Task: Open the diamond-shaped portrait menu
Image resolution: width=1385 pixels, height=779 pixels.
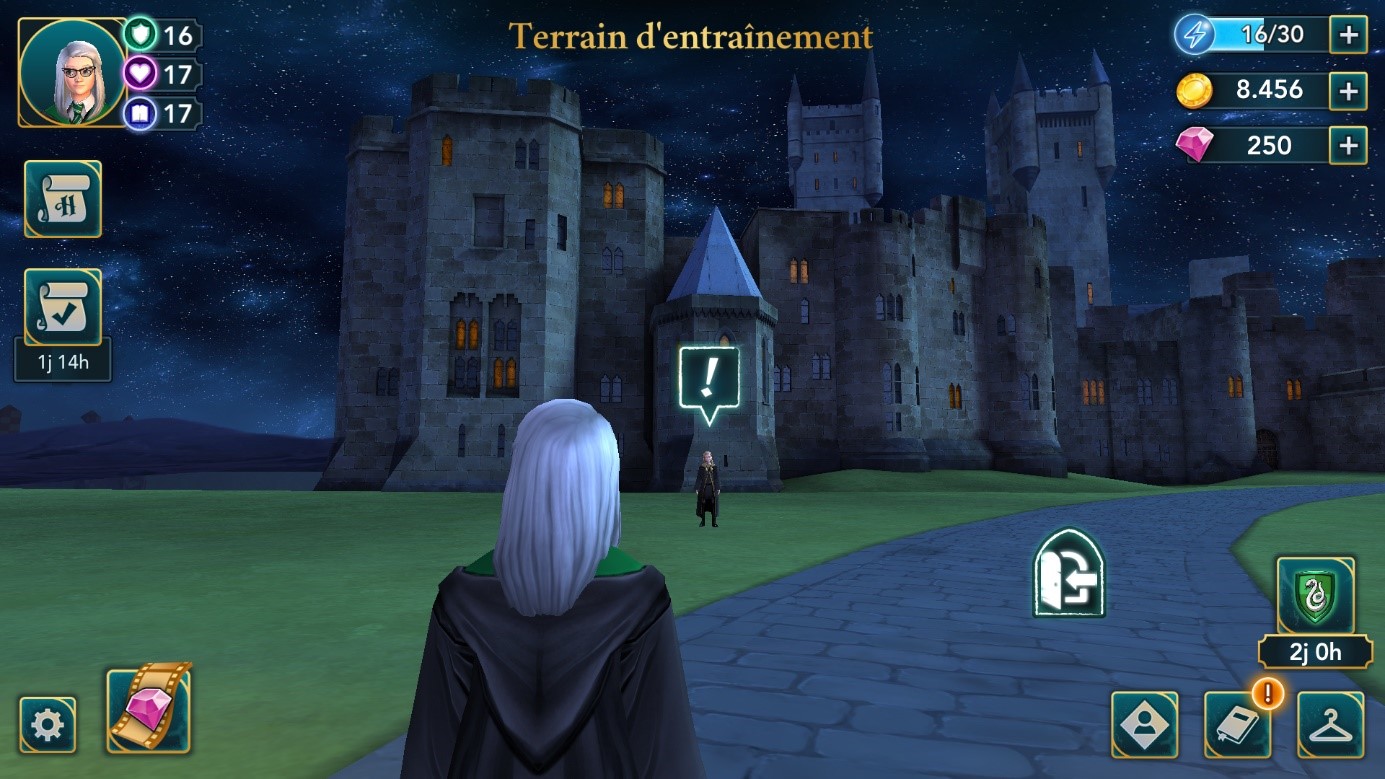Action: (1144, 724)
